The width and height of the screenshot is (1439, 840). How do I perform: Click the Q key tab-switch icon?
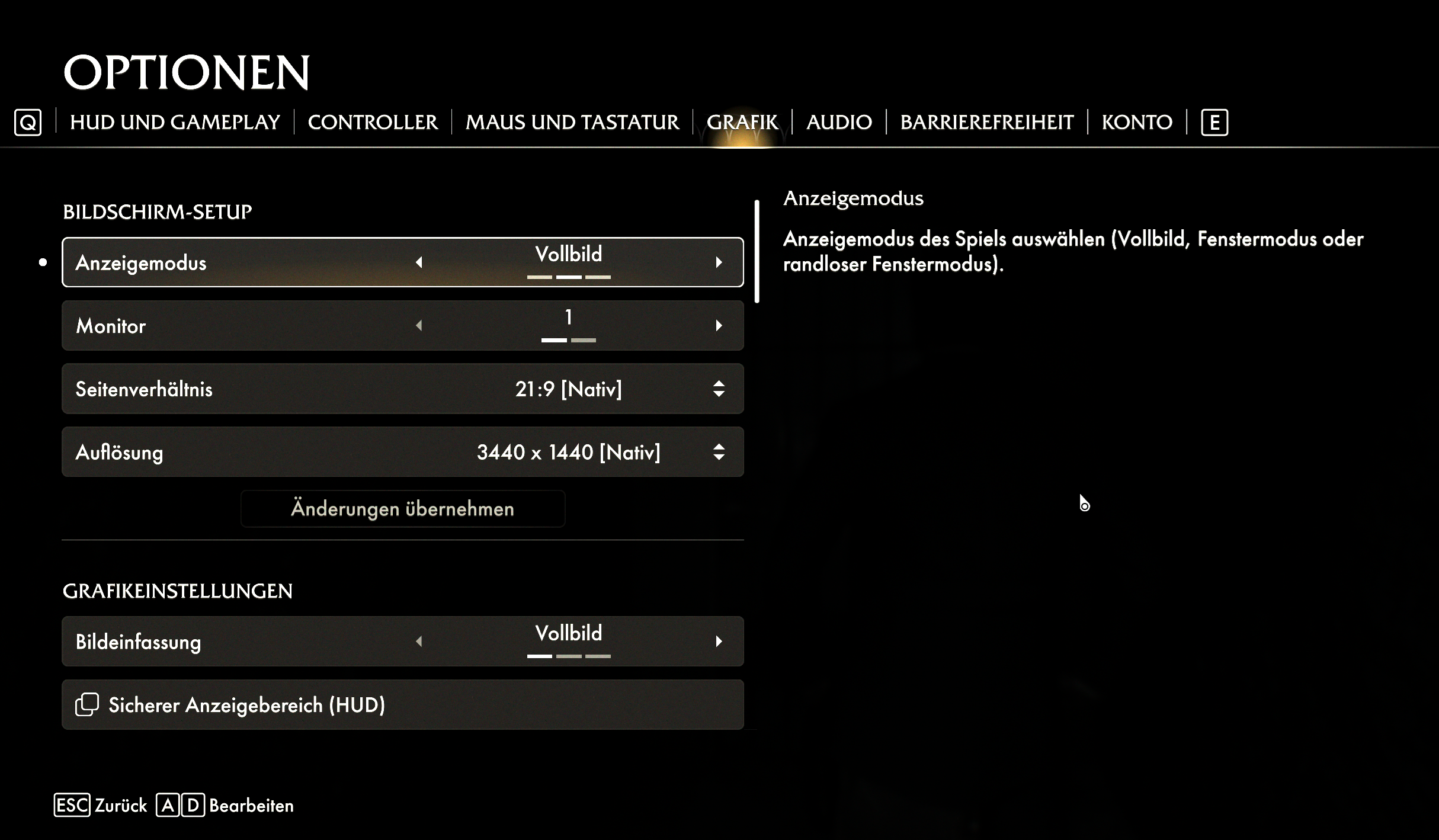click(x=28, y=123)
